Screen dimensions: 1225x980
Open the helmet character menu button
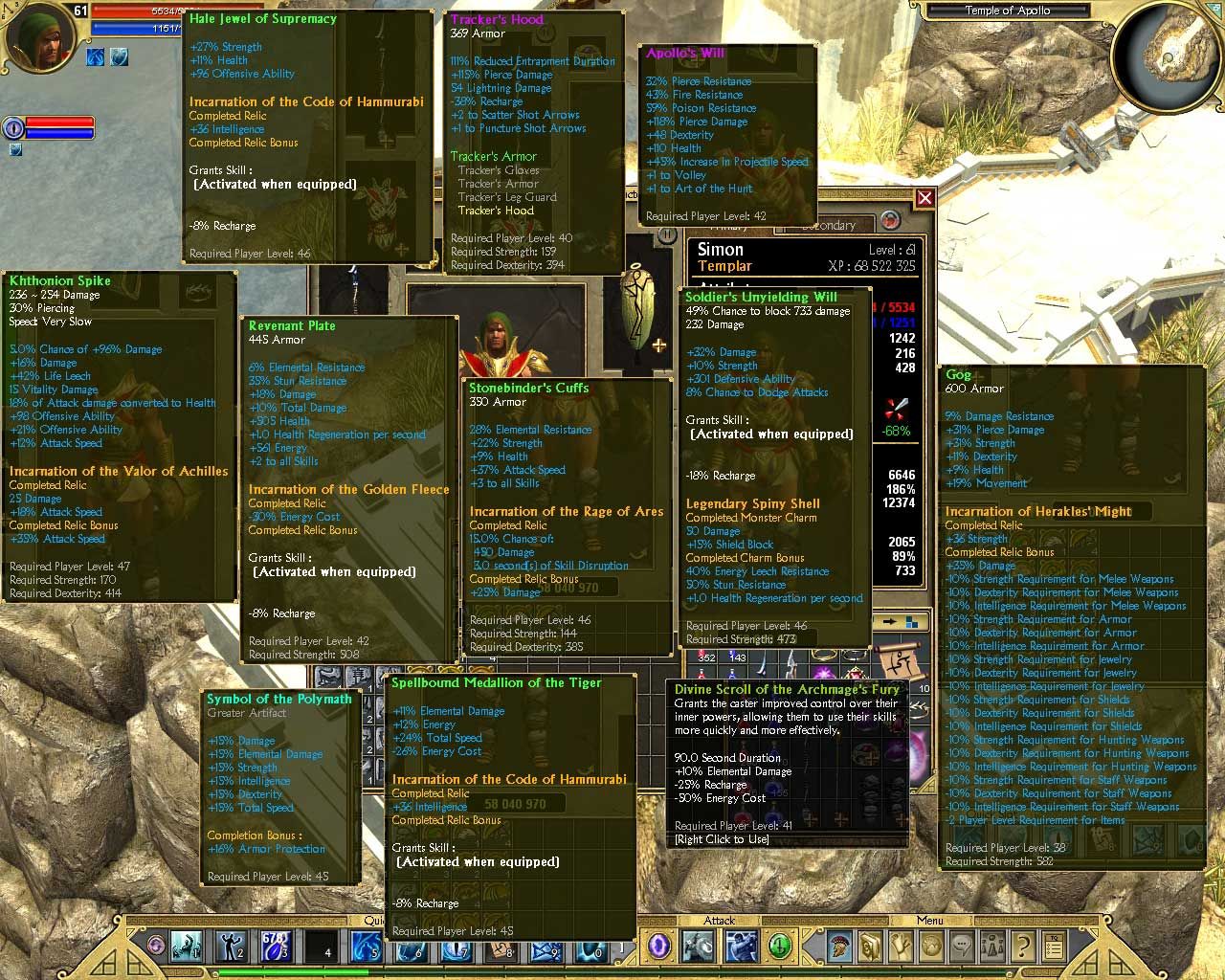point(841,947)
